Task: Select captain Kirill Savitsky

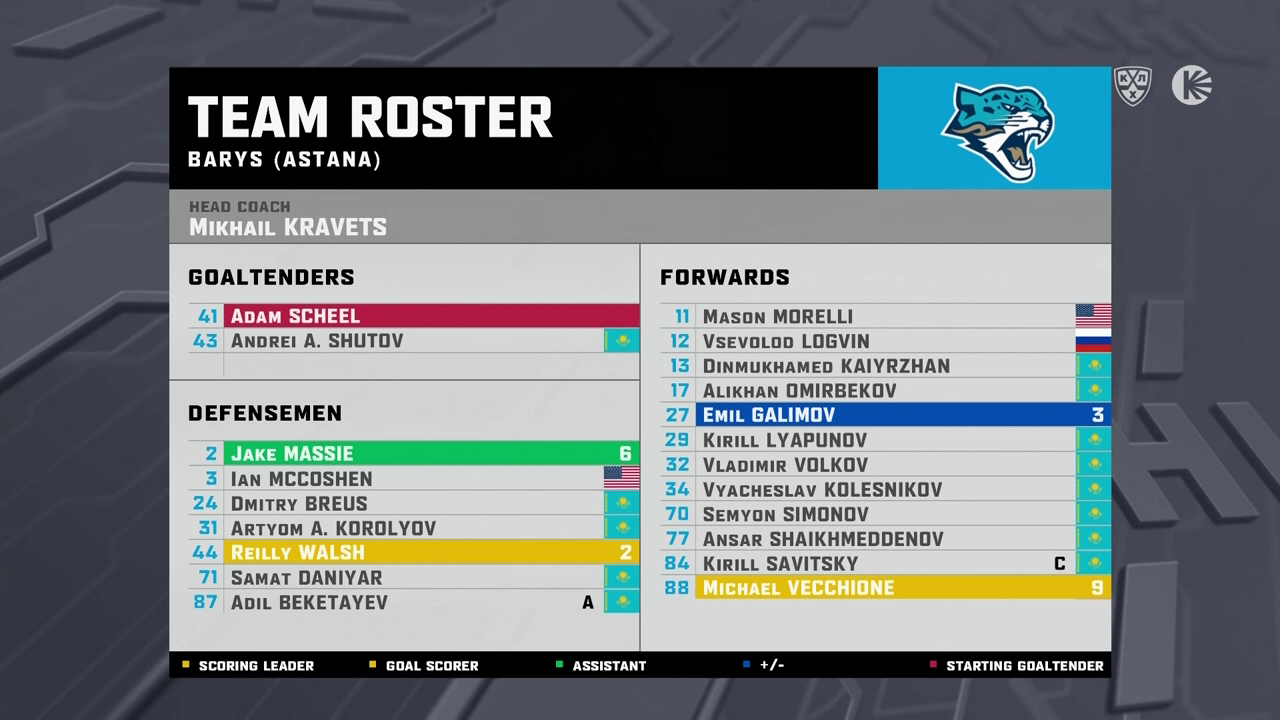Action: [885, 563]
